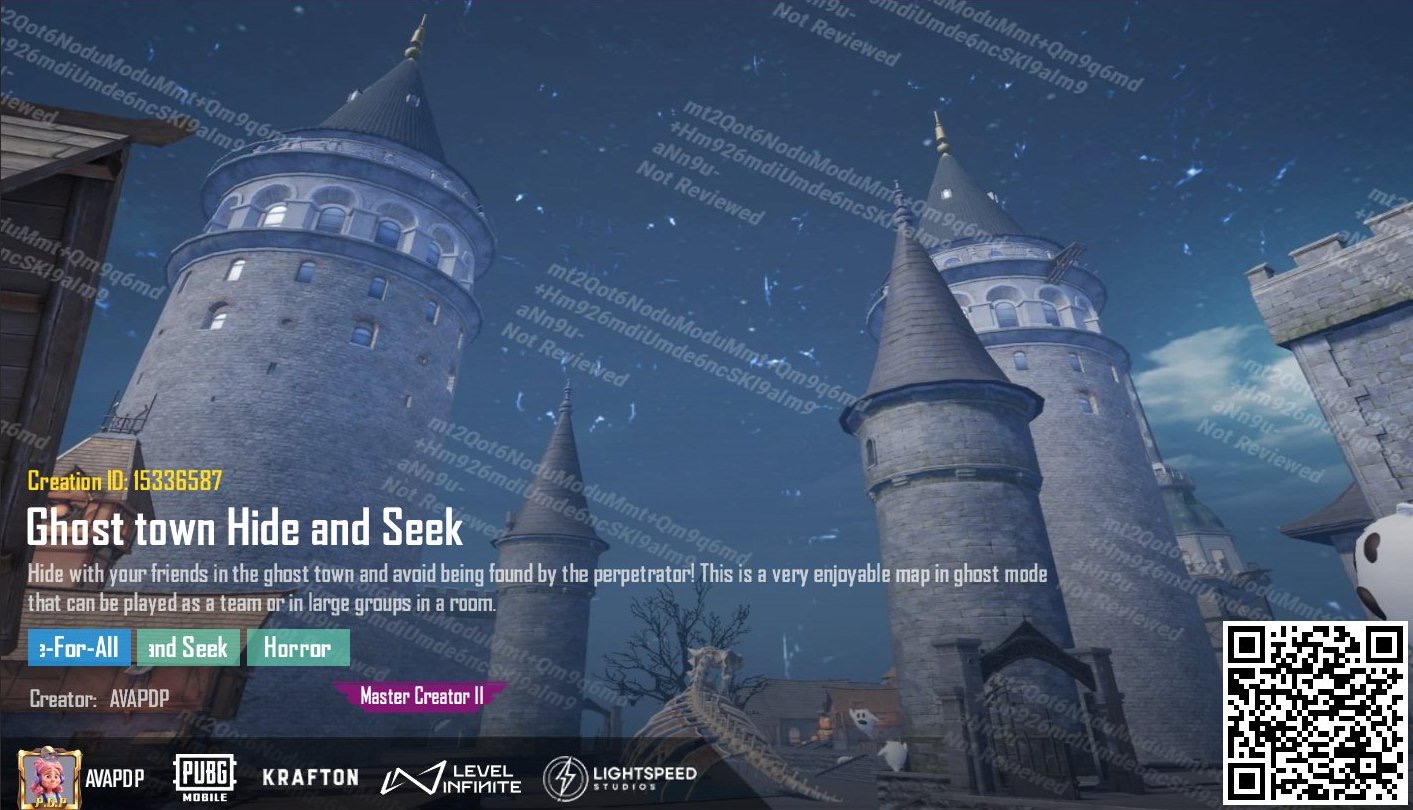Select the blue Free-For-All tag
The width and height of the screenshot is (1413, 810).
[79, 648]
